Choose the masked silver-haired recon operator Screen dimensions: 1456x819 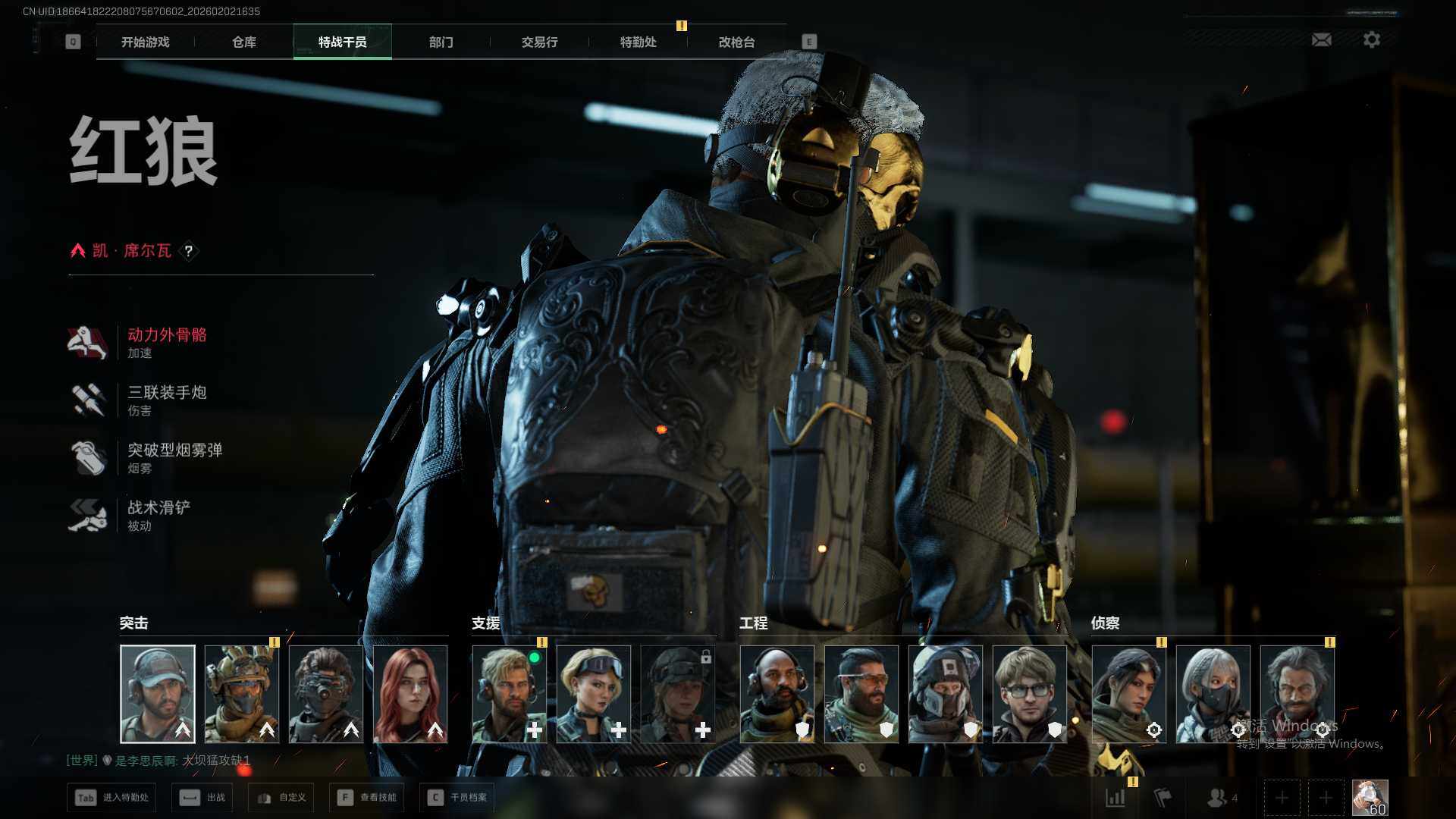click(1213, 694)
